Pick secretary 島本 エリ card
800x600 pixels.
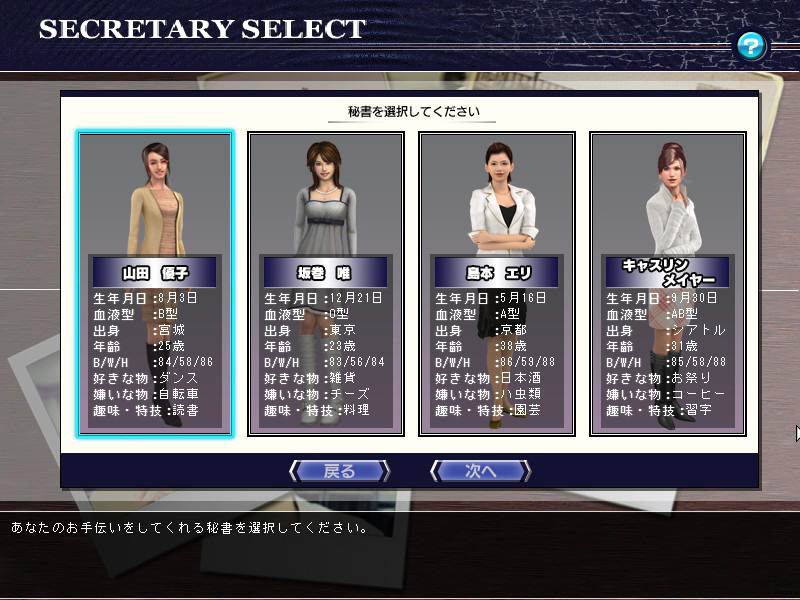(x=496, y=284)
